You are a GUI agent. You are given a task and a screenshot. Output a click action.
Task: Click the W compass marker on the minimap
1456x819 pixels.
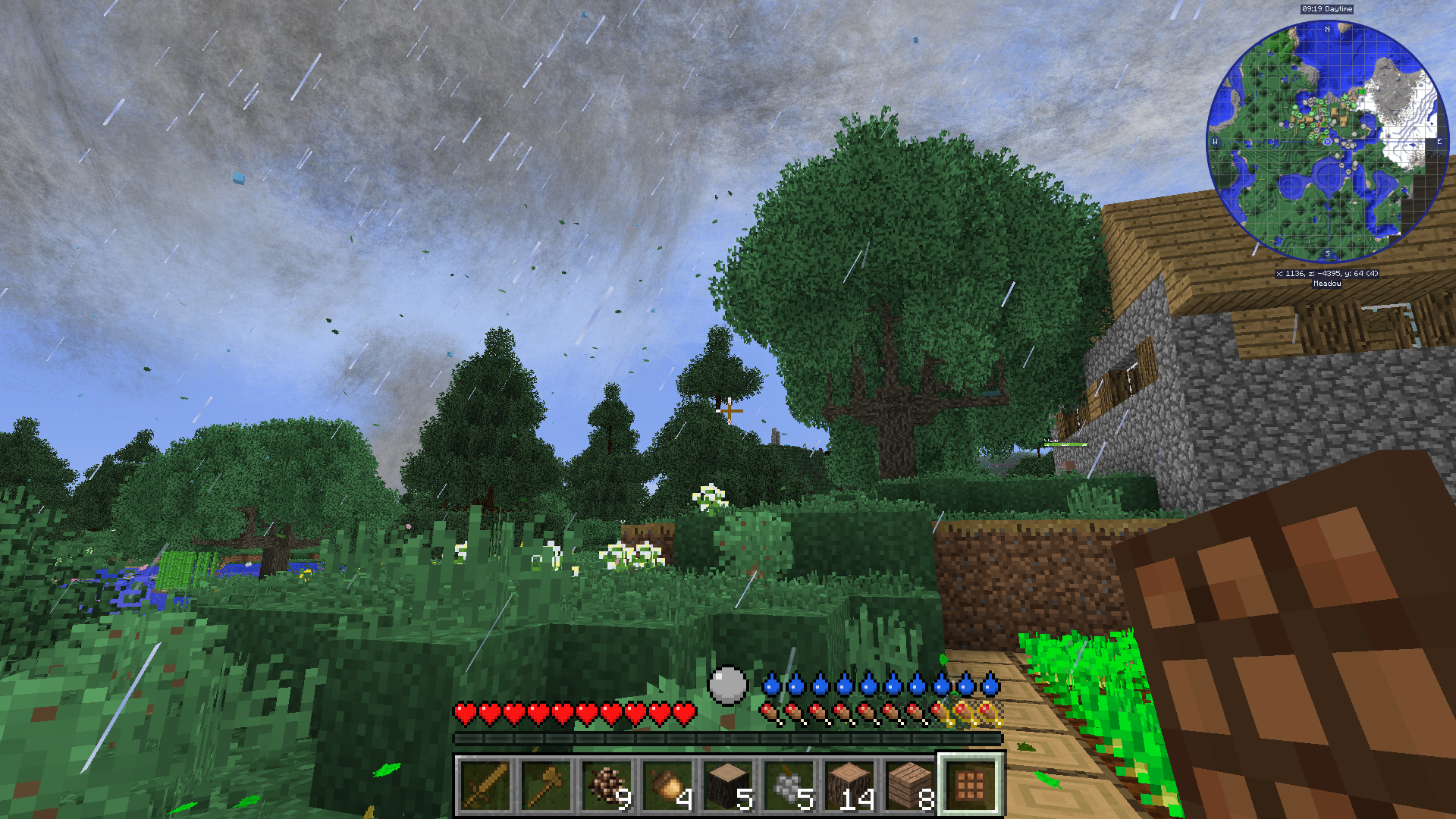point(1215,142)
